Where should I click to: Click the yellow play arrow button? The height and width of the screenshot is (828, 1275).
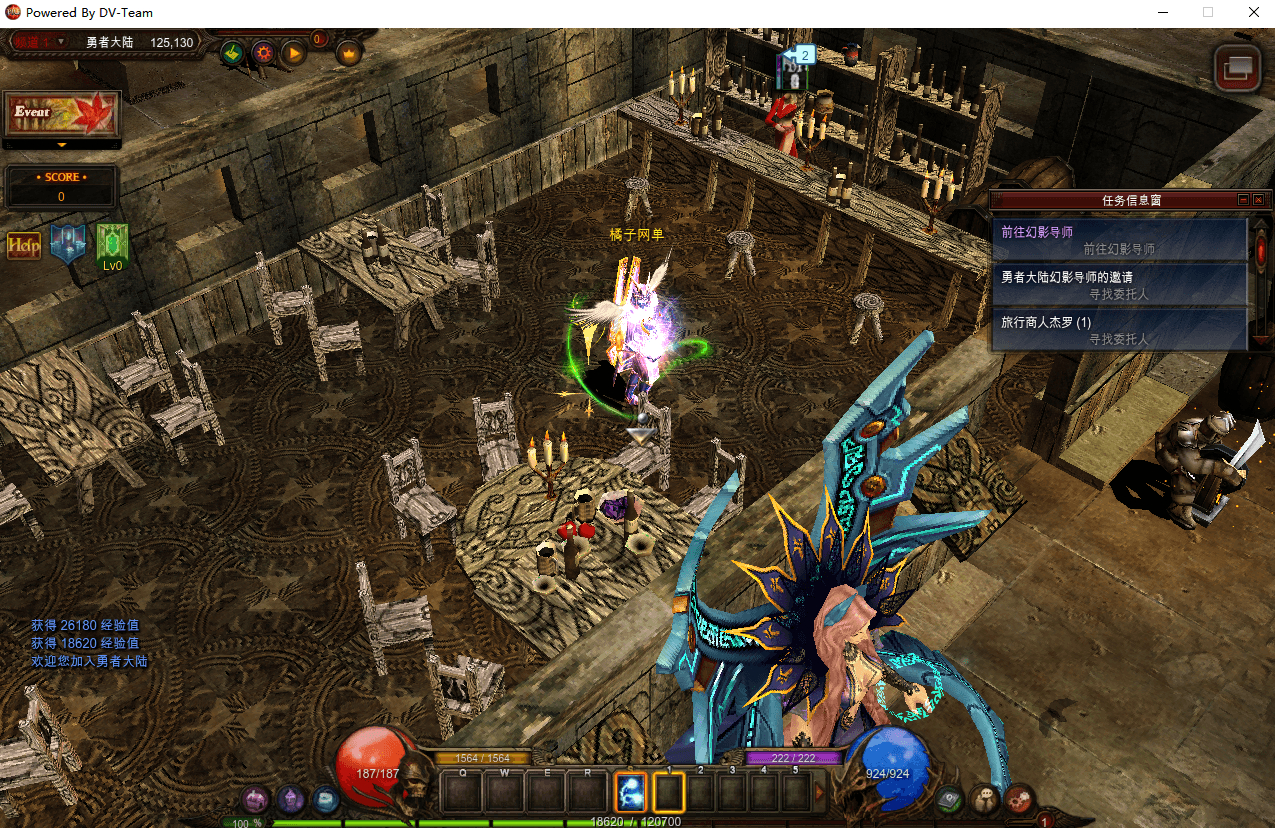click(x=293, y=52)
